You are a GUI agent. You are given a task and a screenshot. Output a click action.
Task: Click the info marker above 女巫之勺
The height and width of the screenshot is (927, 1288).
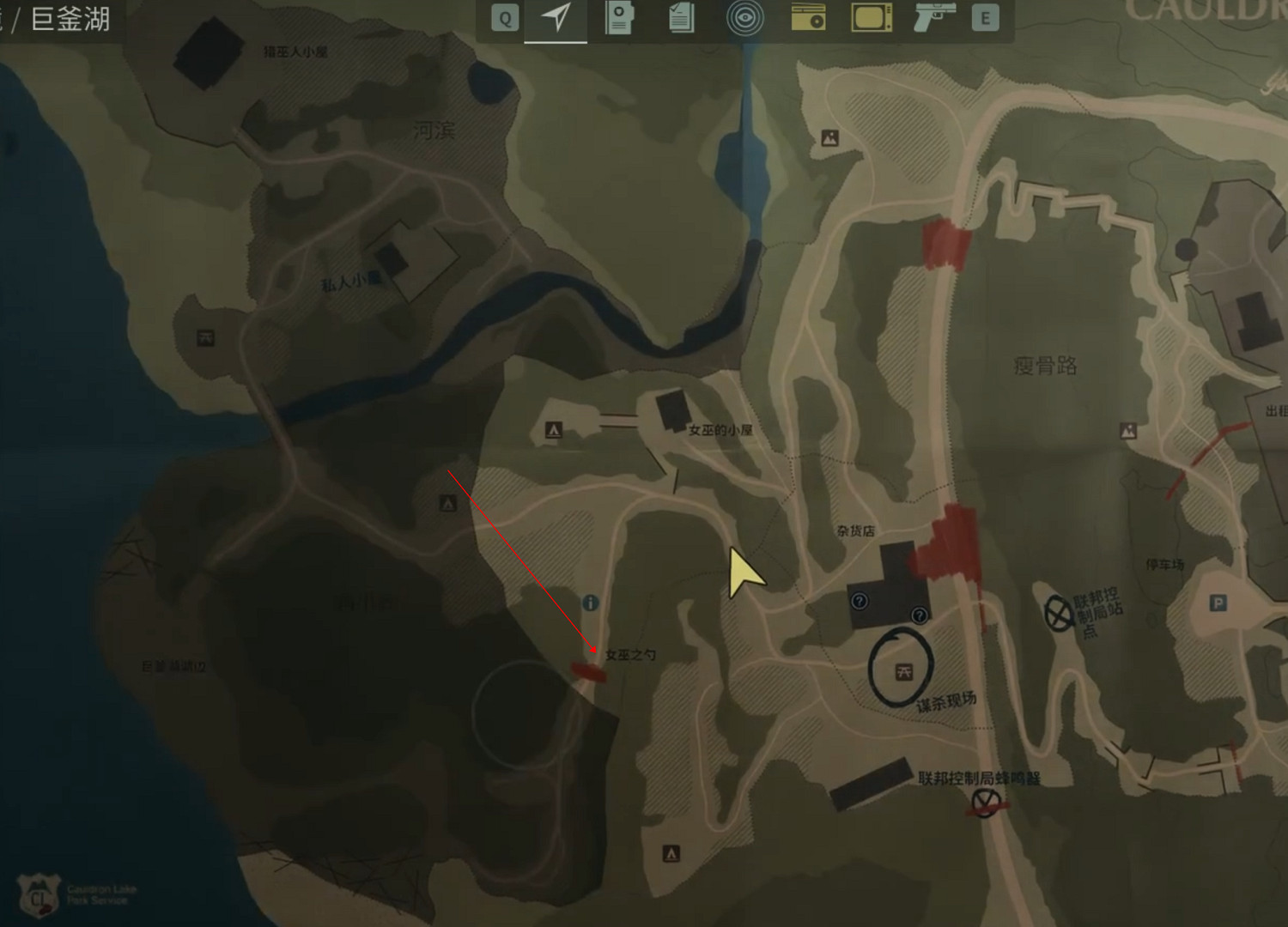[x=592, y=603]
